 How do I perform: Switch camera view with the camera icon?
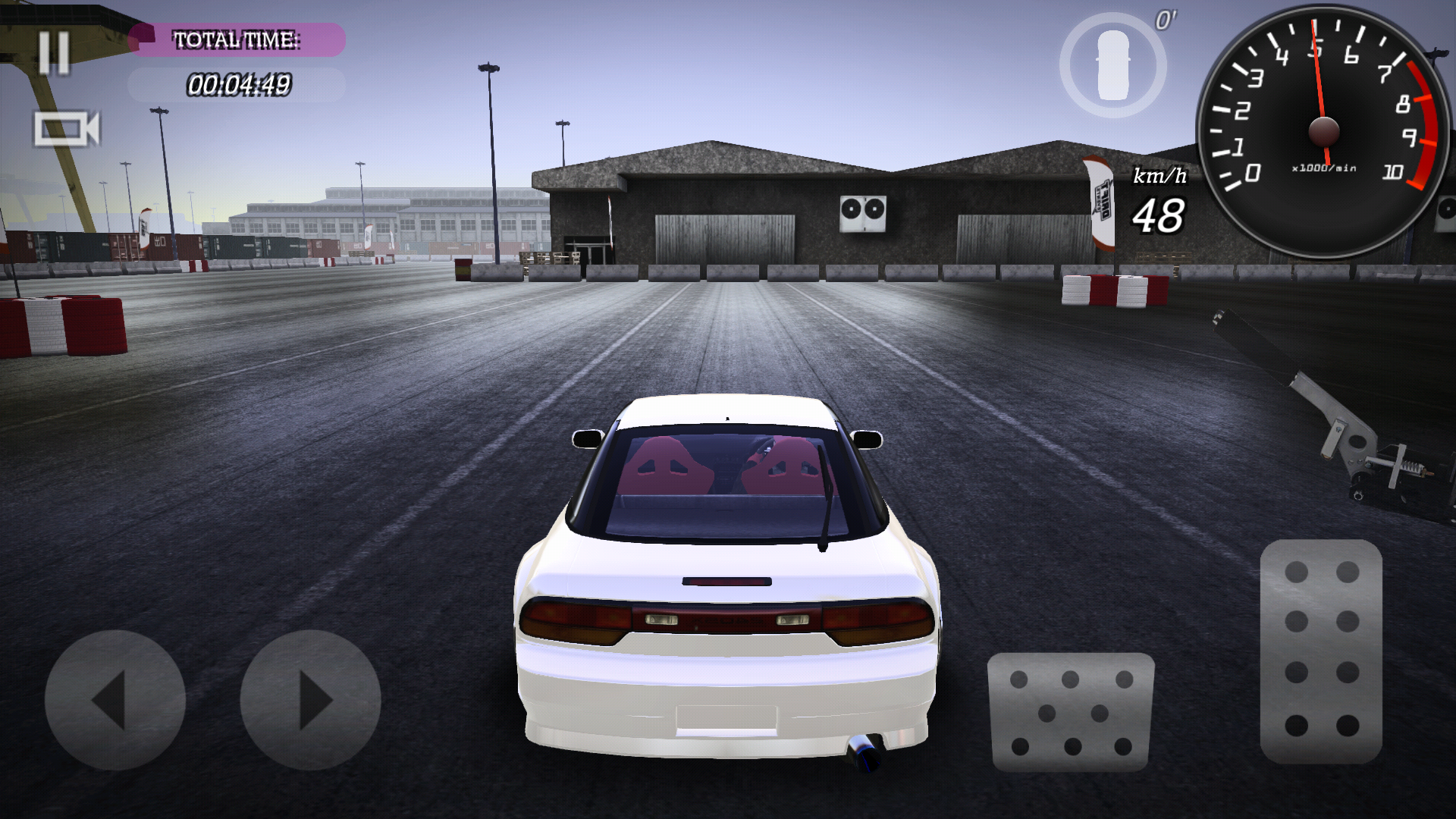click(67, 129)
